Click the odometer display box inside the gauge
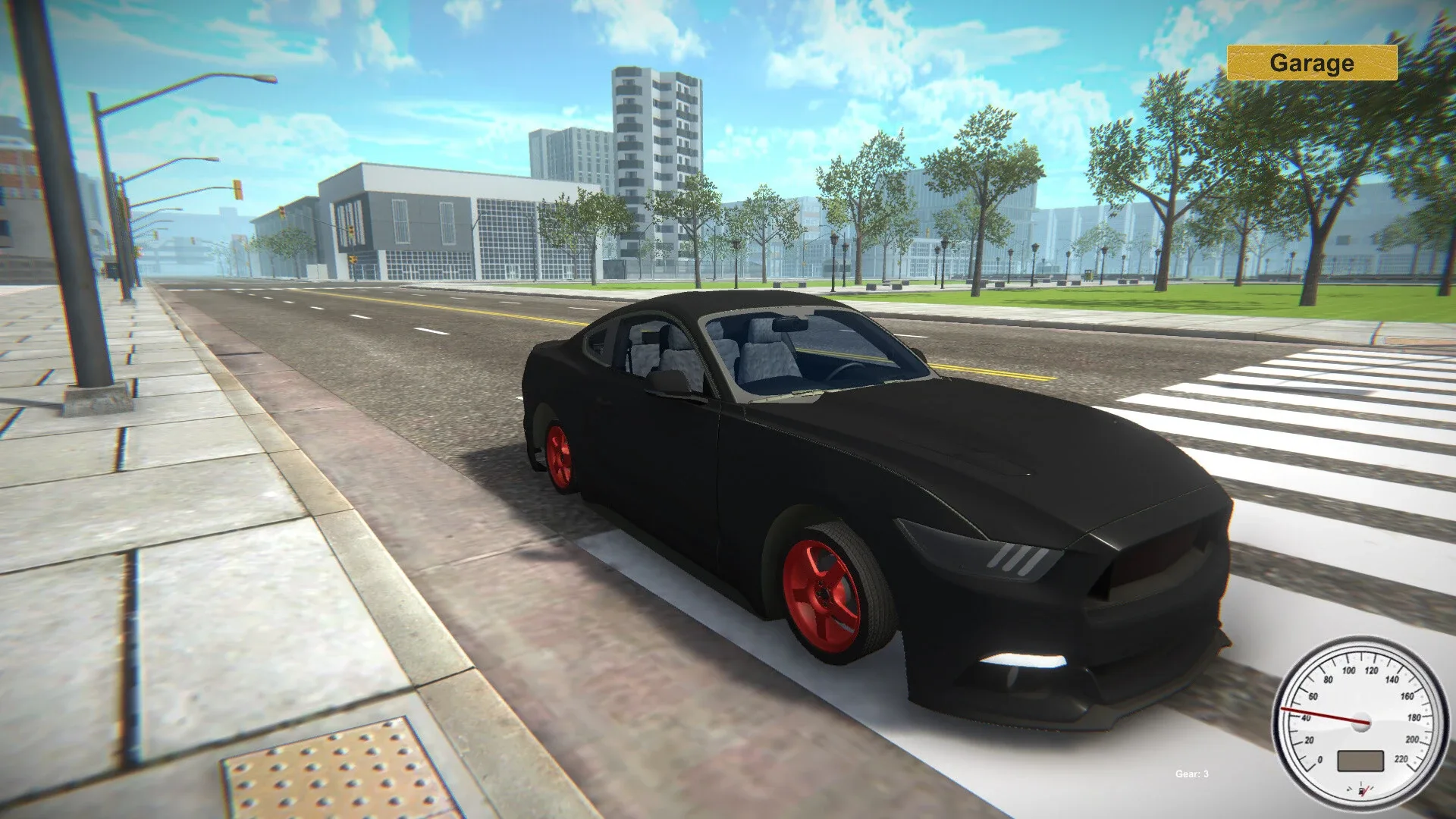This screenshot has height=819, width=1456. [1360, 761]
